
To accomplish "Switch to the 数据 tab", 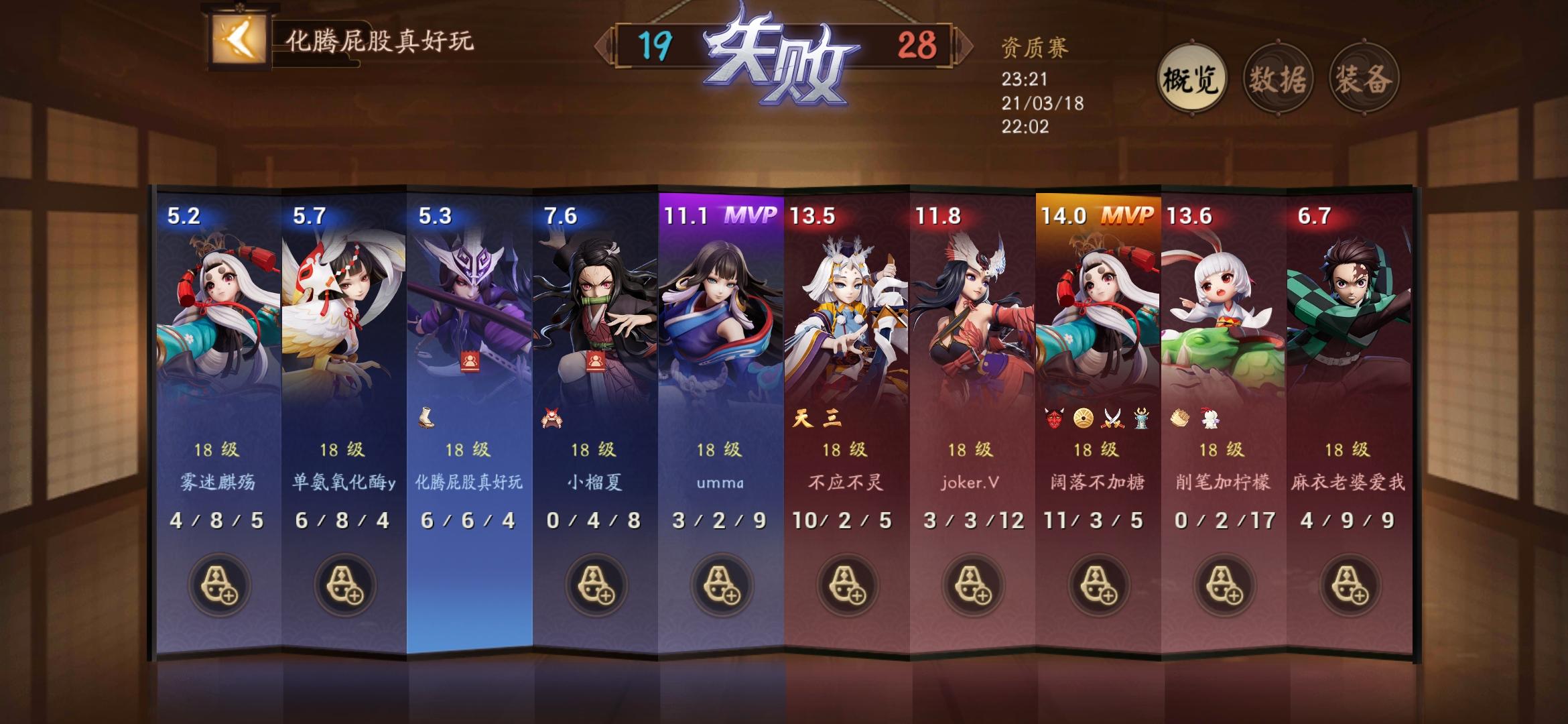I will [1277, 78].
